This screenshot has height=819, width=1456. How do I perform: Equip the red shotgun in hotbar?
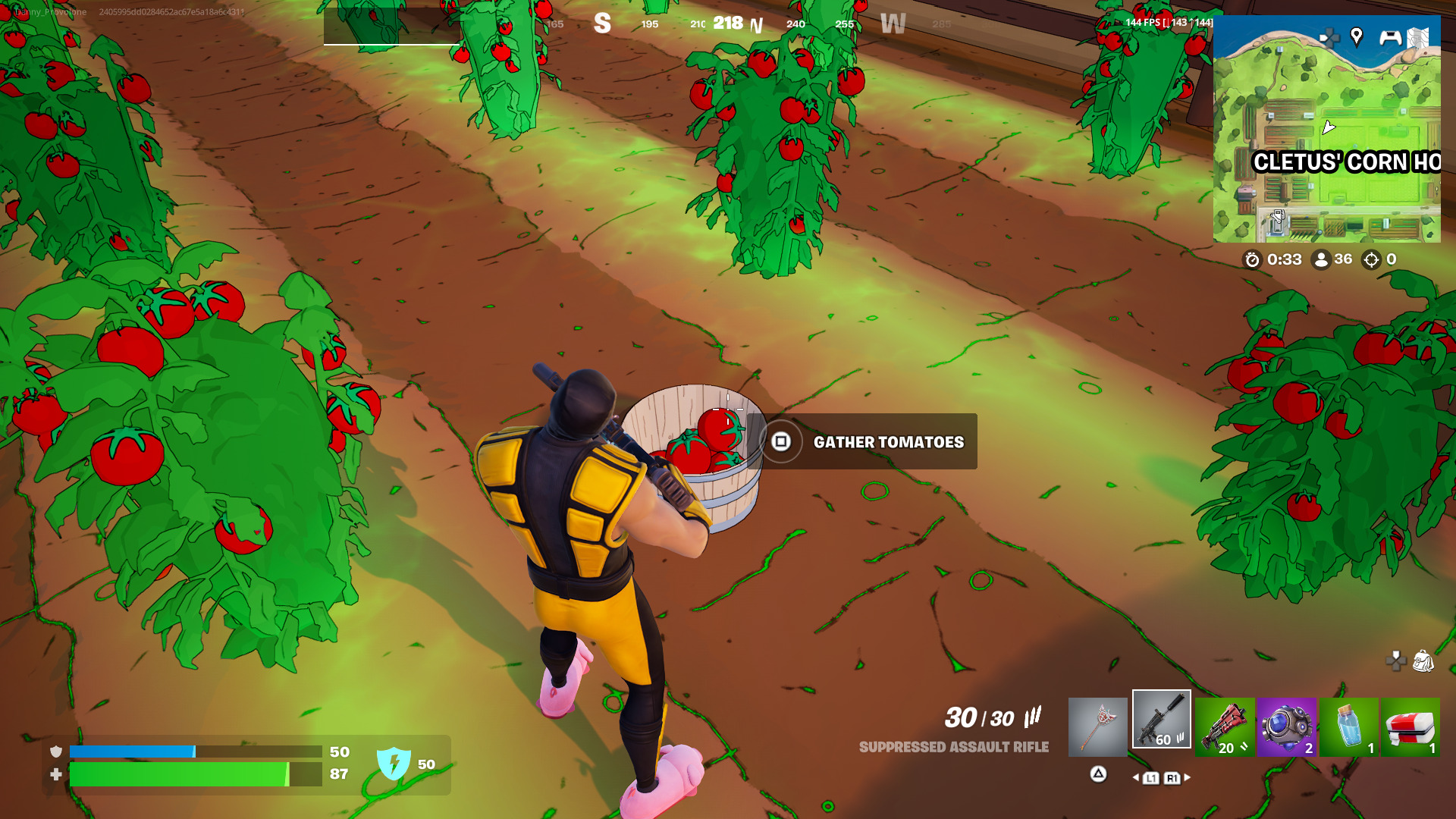tap(1224, 727)
